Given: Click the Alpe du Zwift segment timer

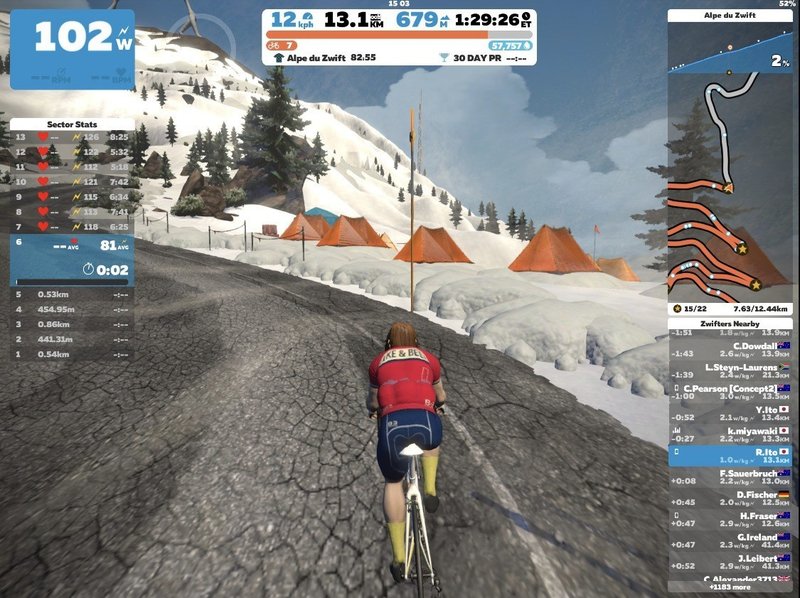Looking at the screenshot, I should pyautogui.click(x=324, y=58).
